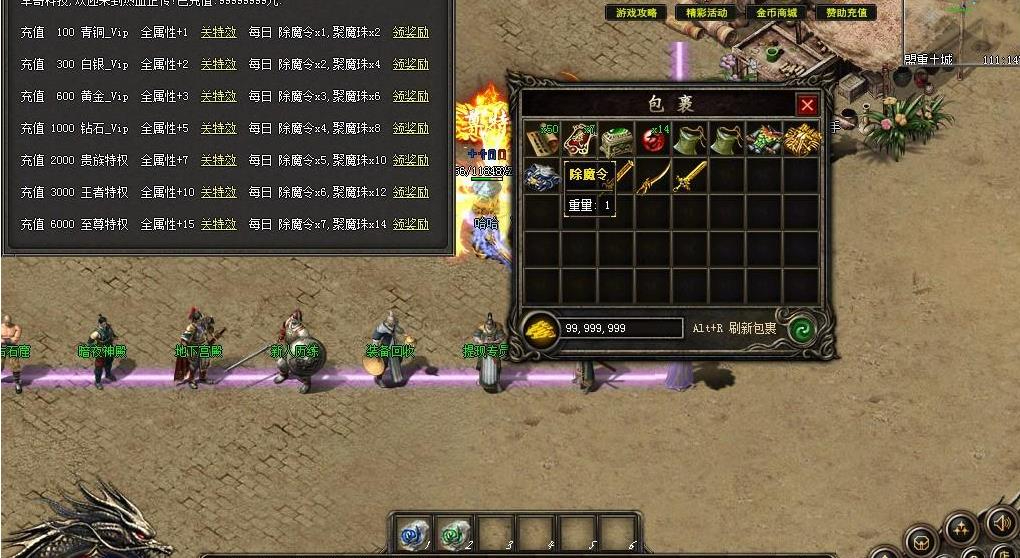Claim the 贵族特权 reward
Viewport: 1020px width, 558px height.
click(x=410, y=160)
